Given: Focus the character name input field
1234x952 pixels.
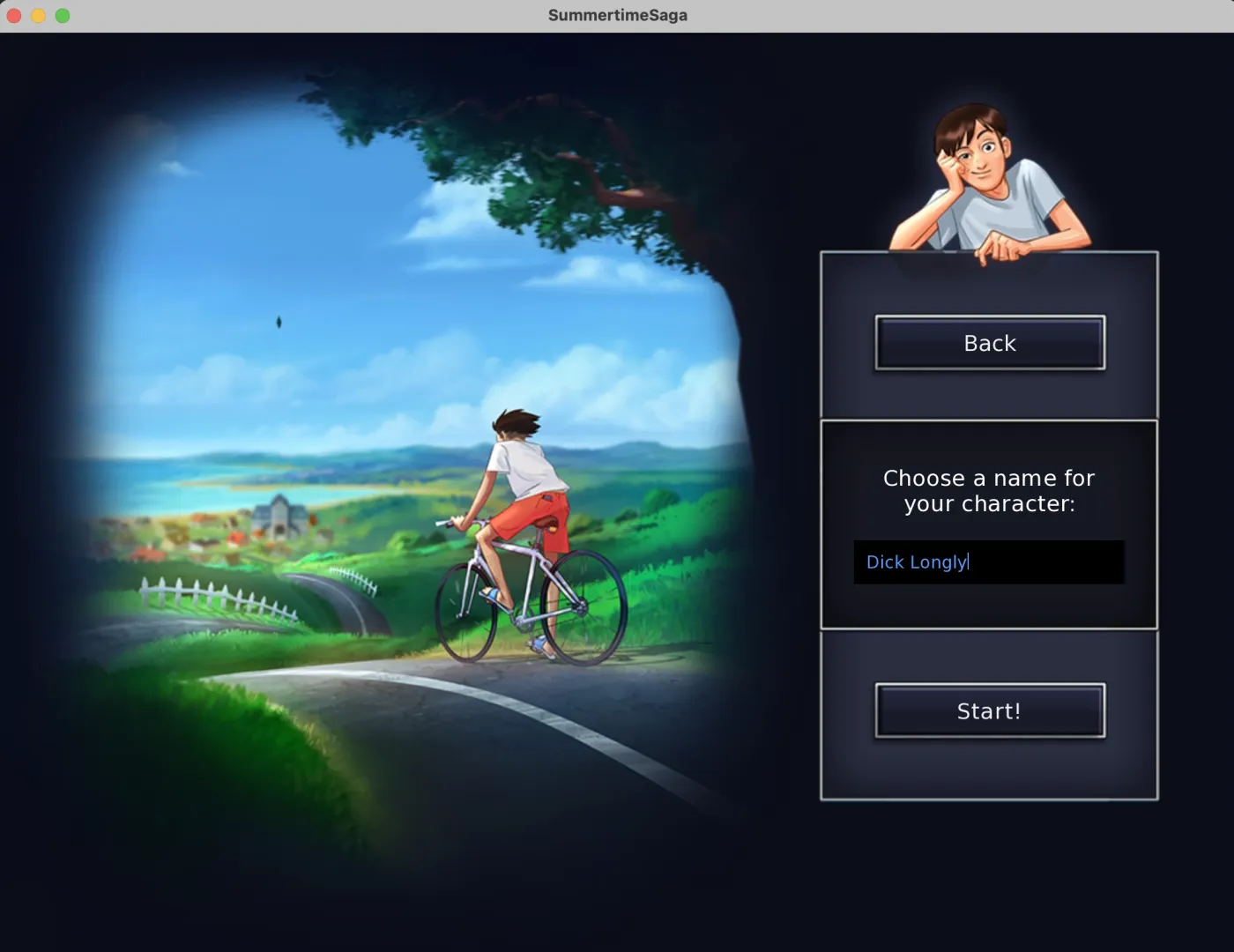Looking at the screenshot, I should pos(988,562).
